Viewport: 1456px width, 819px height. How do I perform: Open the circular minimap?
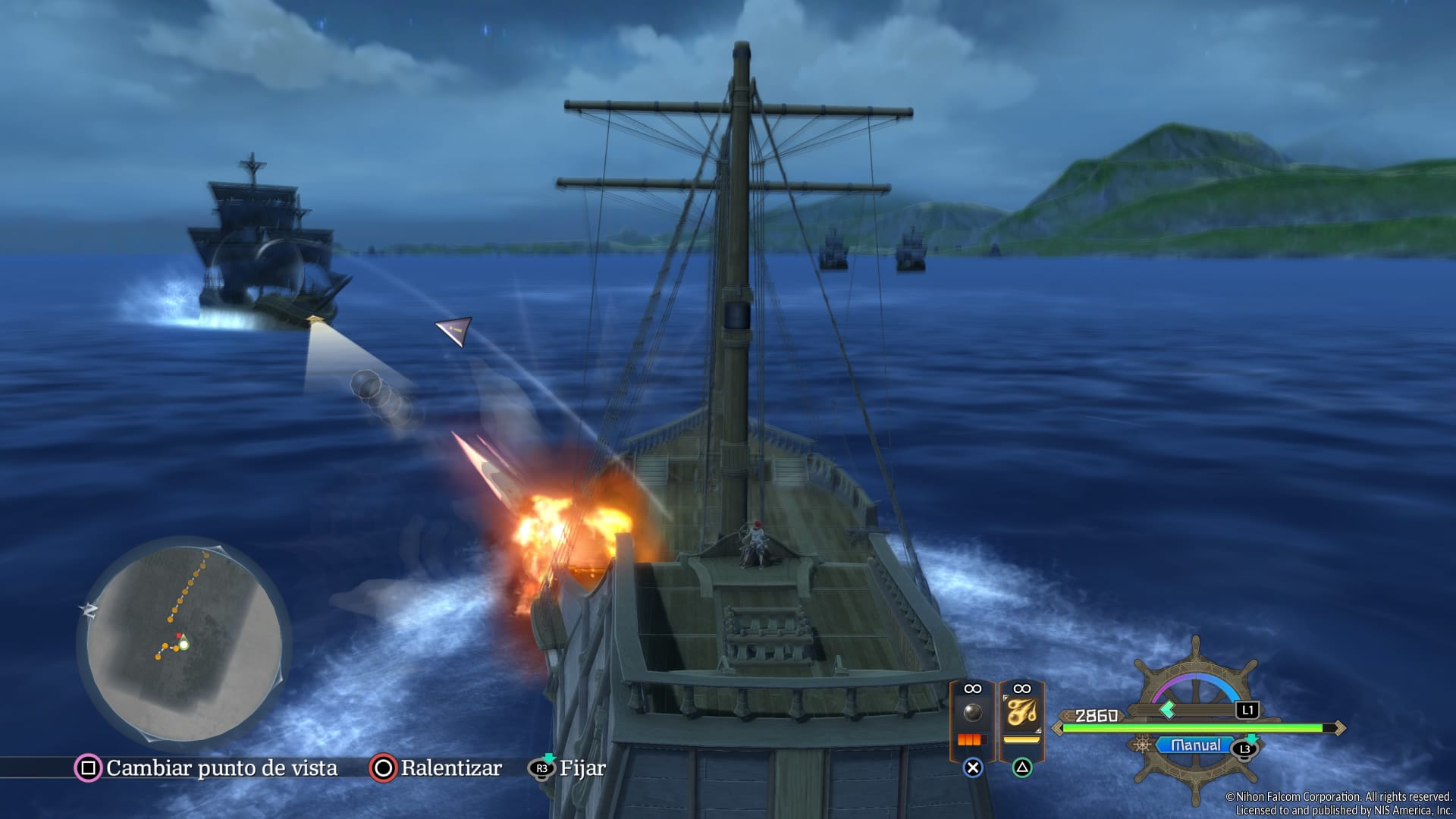click(x=184, y=641)
